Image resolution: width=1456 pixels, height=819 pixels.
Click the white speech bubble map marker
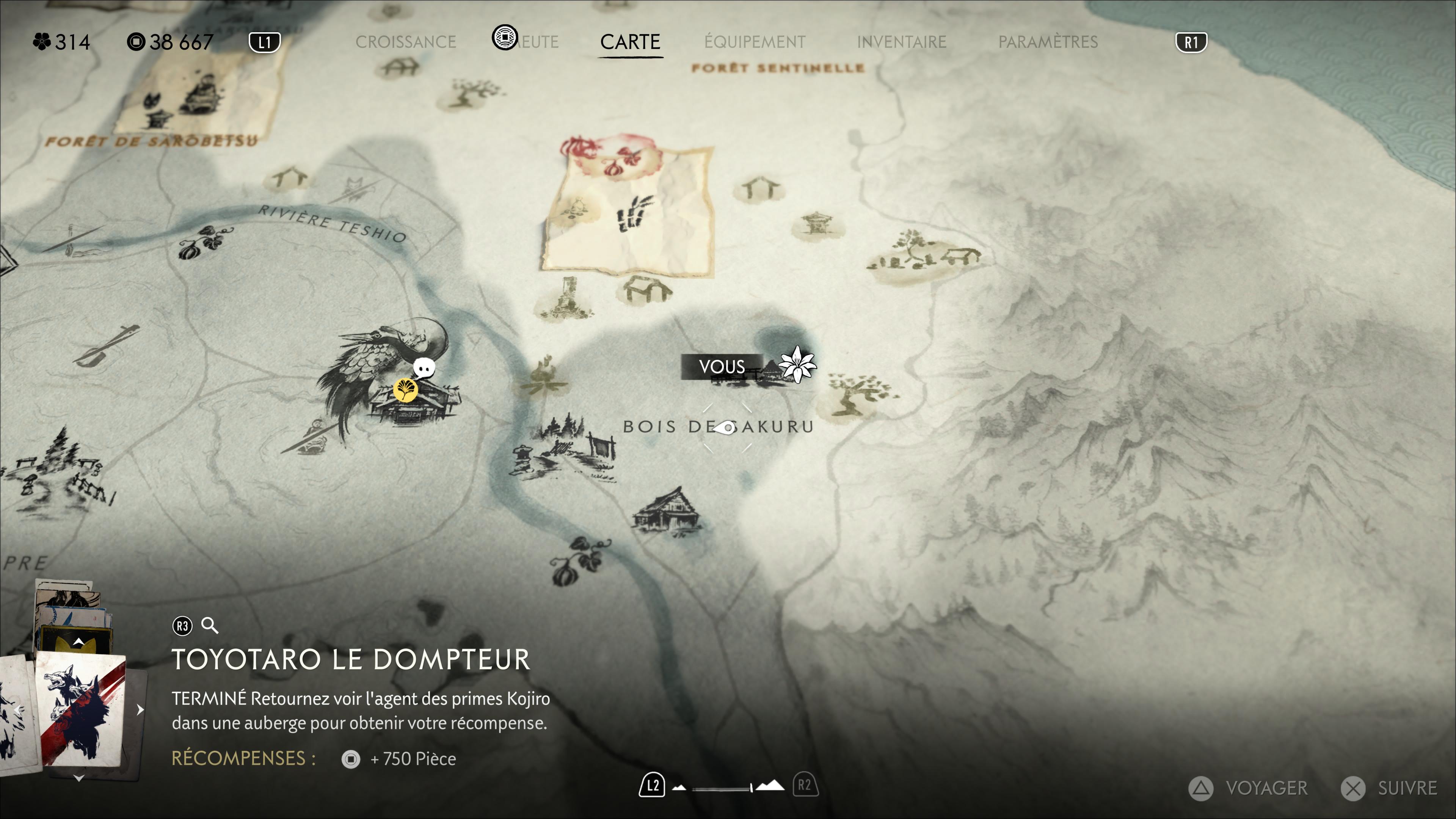[x=424, y=368]
